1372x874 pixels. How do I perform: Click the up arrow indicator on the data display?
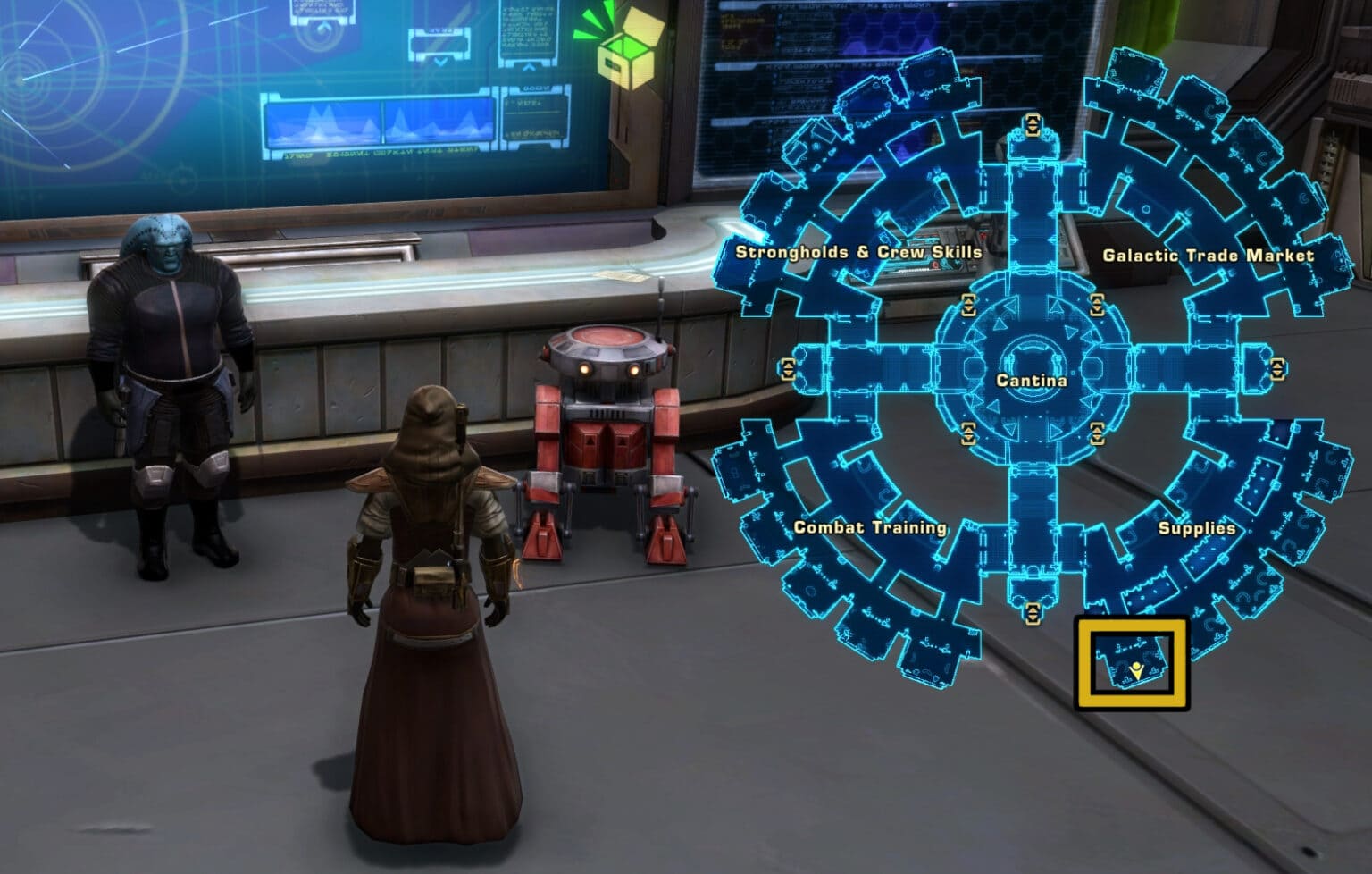point(529,66)
